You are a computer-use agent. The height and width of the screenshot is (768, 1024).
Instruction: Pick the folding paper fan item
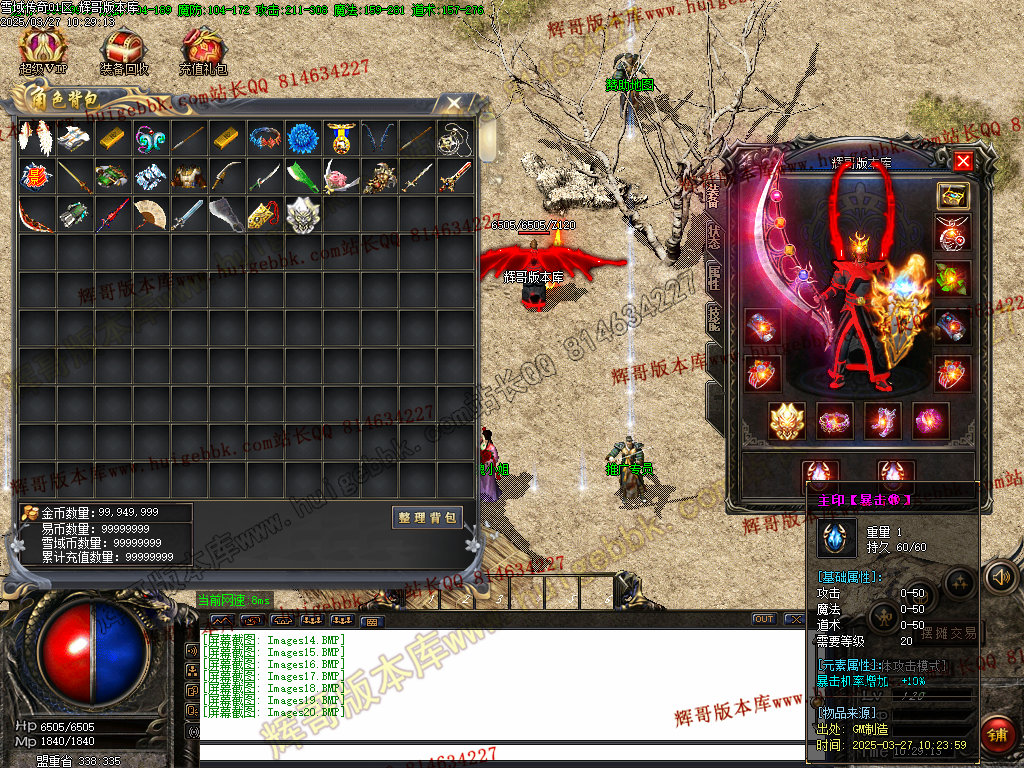[x=150, y=214]
